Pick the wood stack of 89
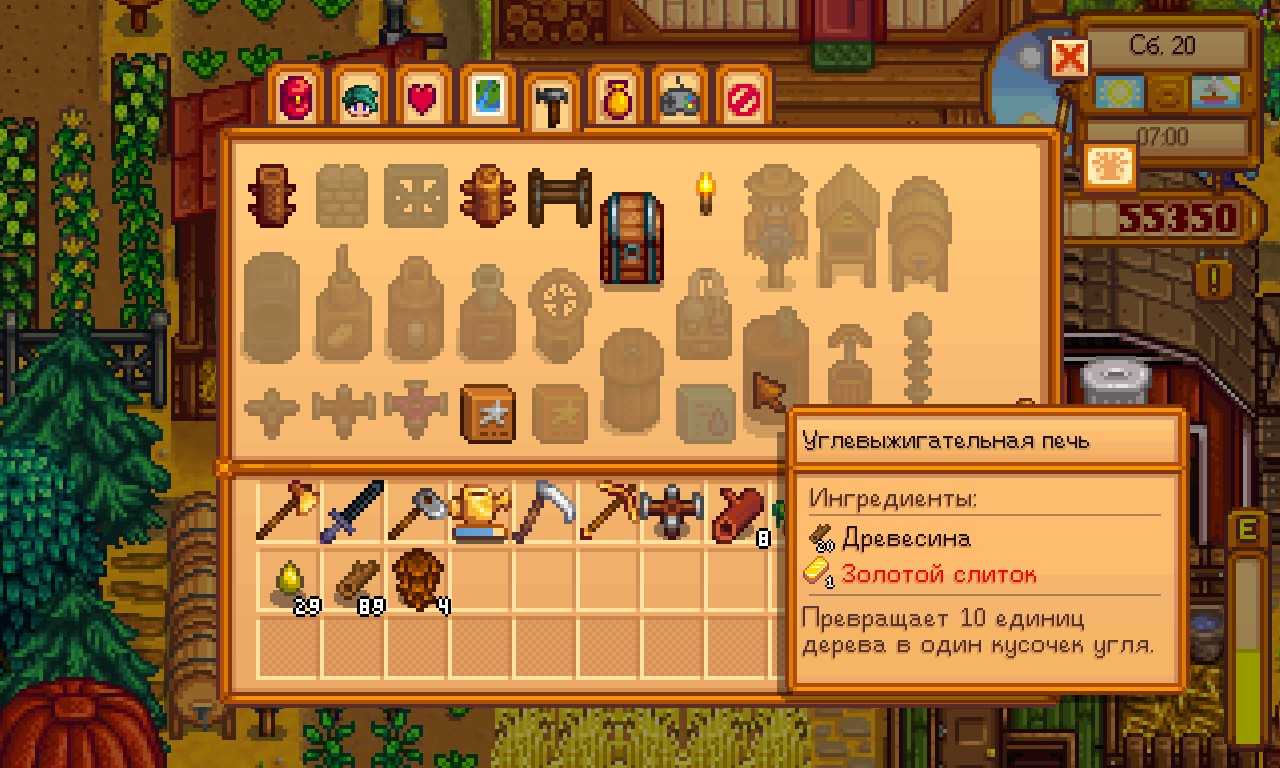1280x768 pixels. [x=353, y=580]
